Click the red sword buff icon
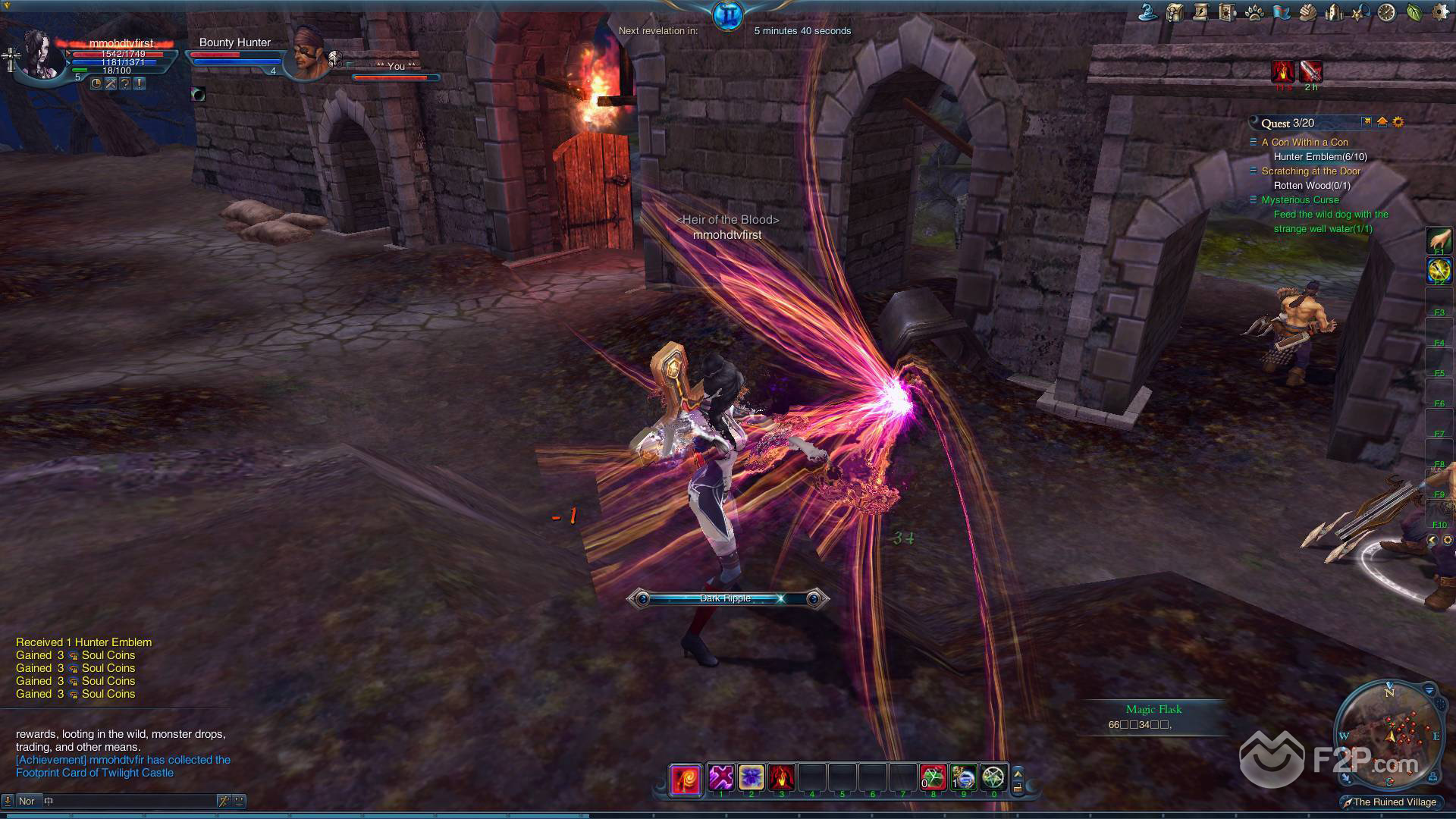 click(x=1310, y=71)
